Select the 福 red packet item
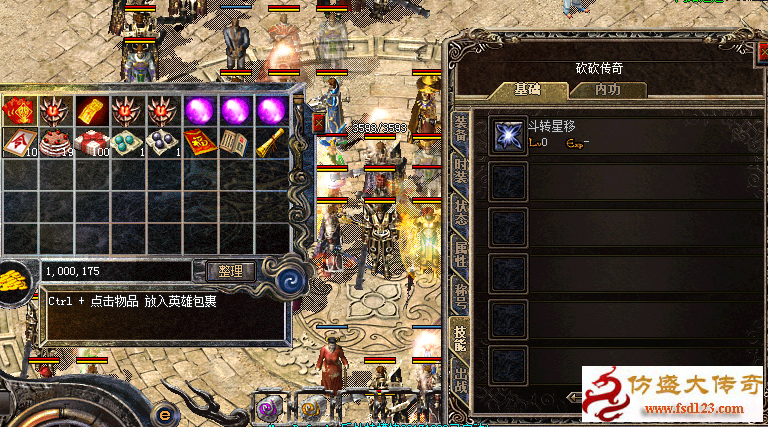 199,143
